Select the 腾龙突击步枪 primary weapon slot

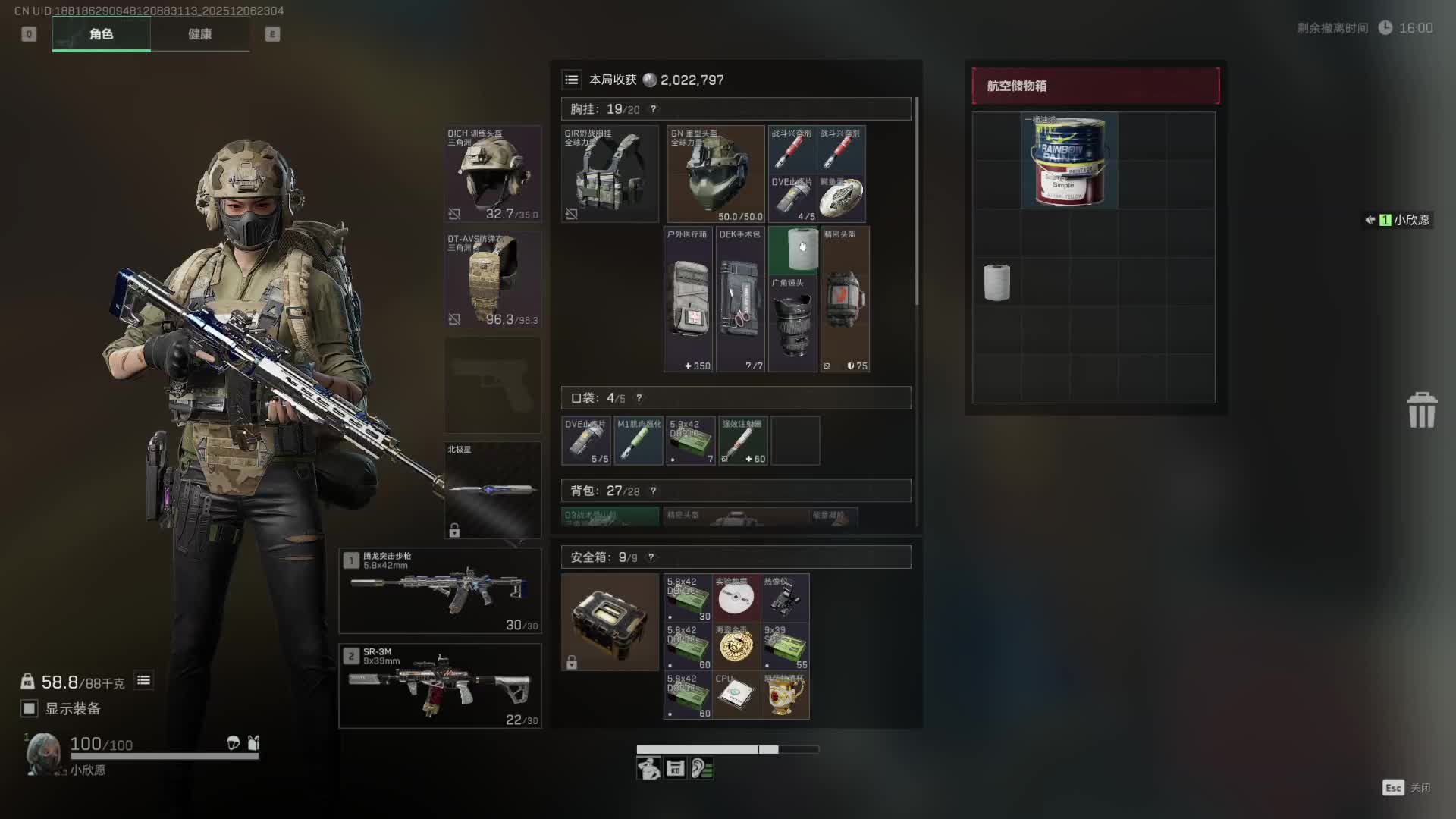coord(440,591)
